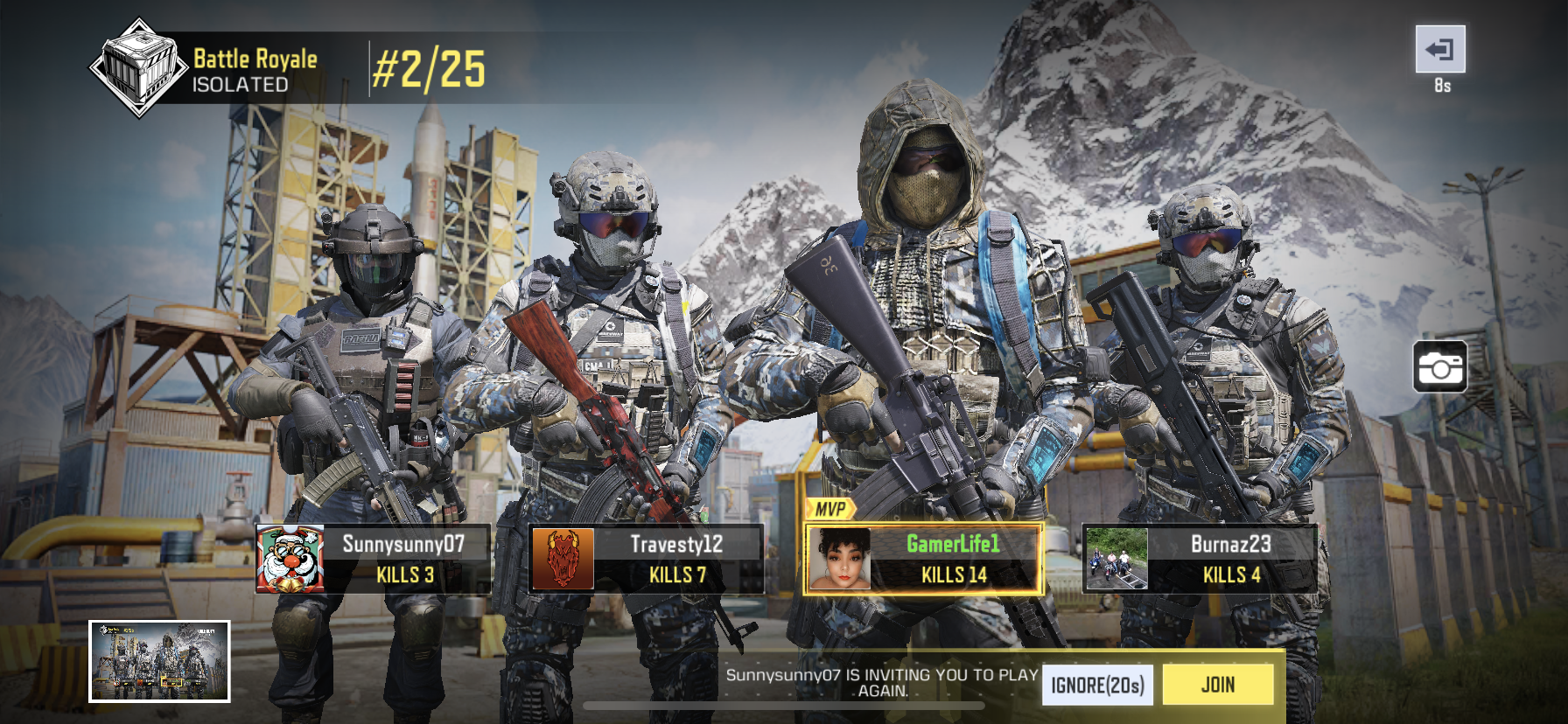Take a screenshot with the camera icon
This screenshot has width=1568, height=724.
pyautogui.click(x=1439, y=367)
